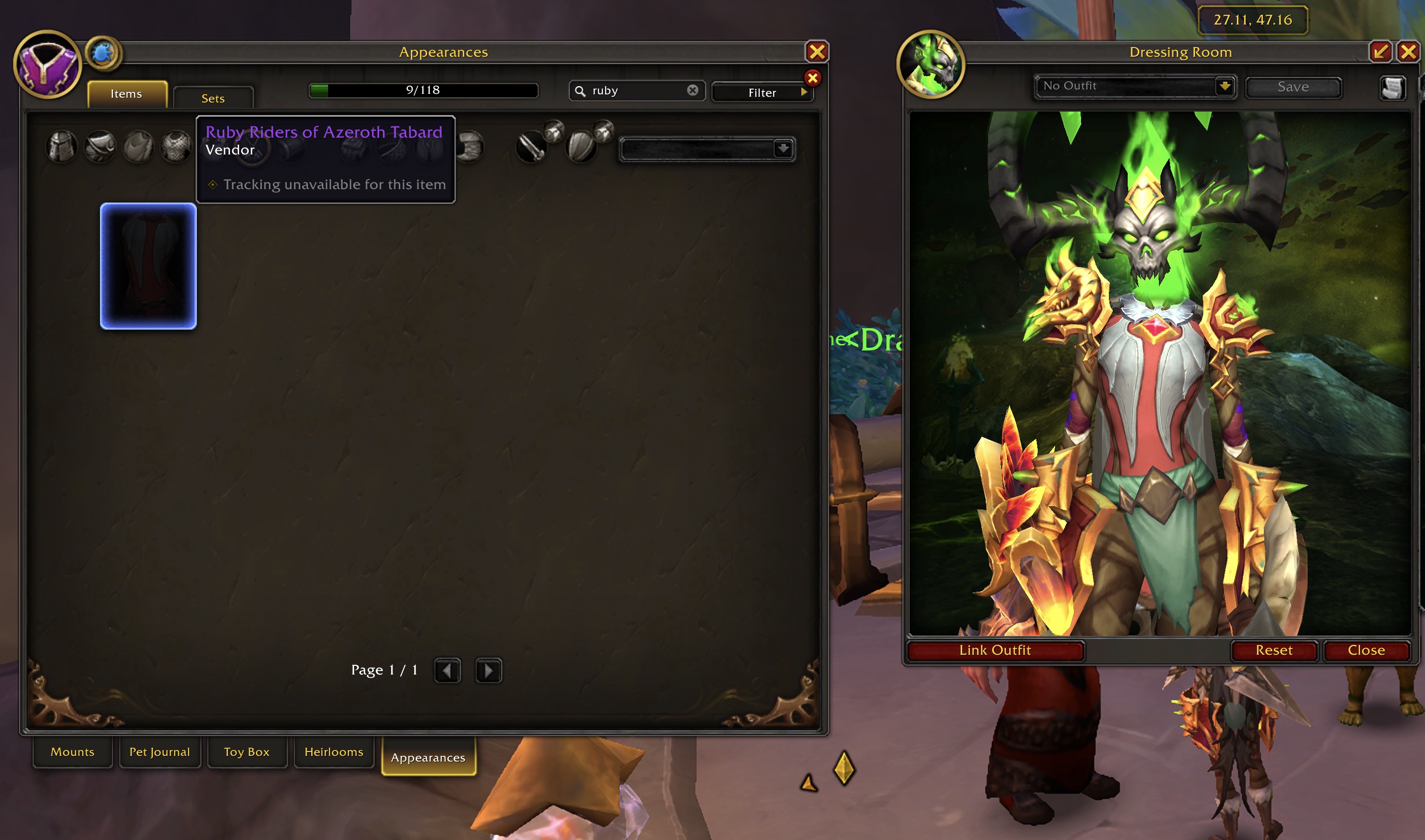Viewport: 1425px width, 840px height.
Task: Select the Ruby Riders tabard appearance
Action: click(148, 266)
